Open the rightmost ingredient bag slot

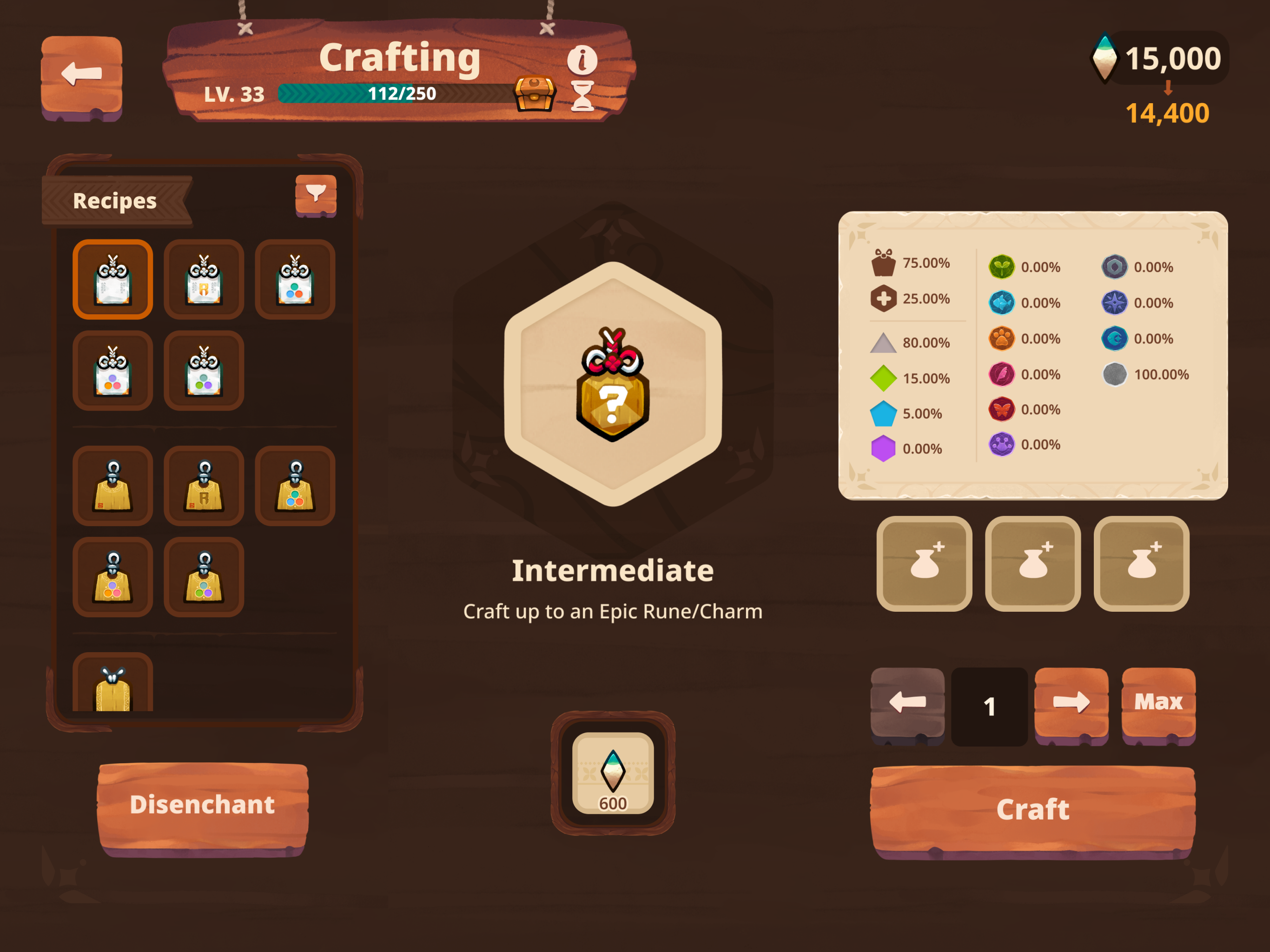coord(1141,563)
